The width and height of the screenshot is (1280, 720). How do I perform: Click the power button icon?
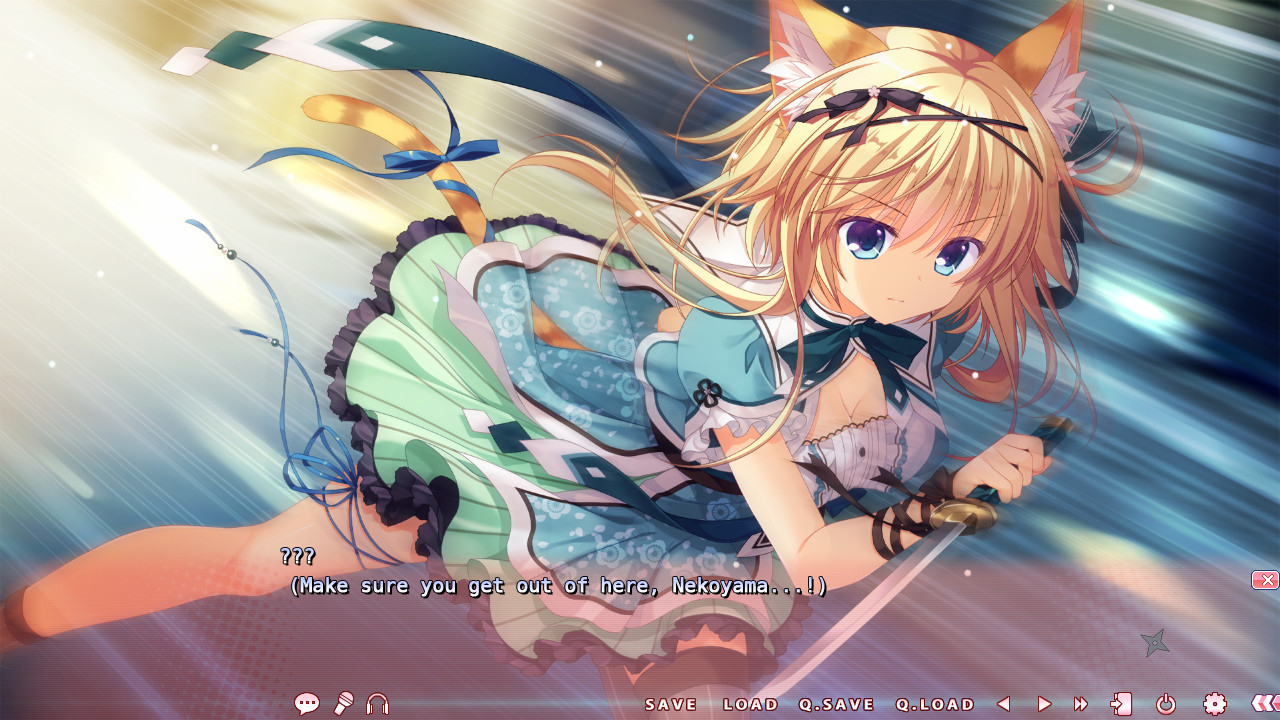click(1166, 704)
